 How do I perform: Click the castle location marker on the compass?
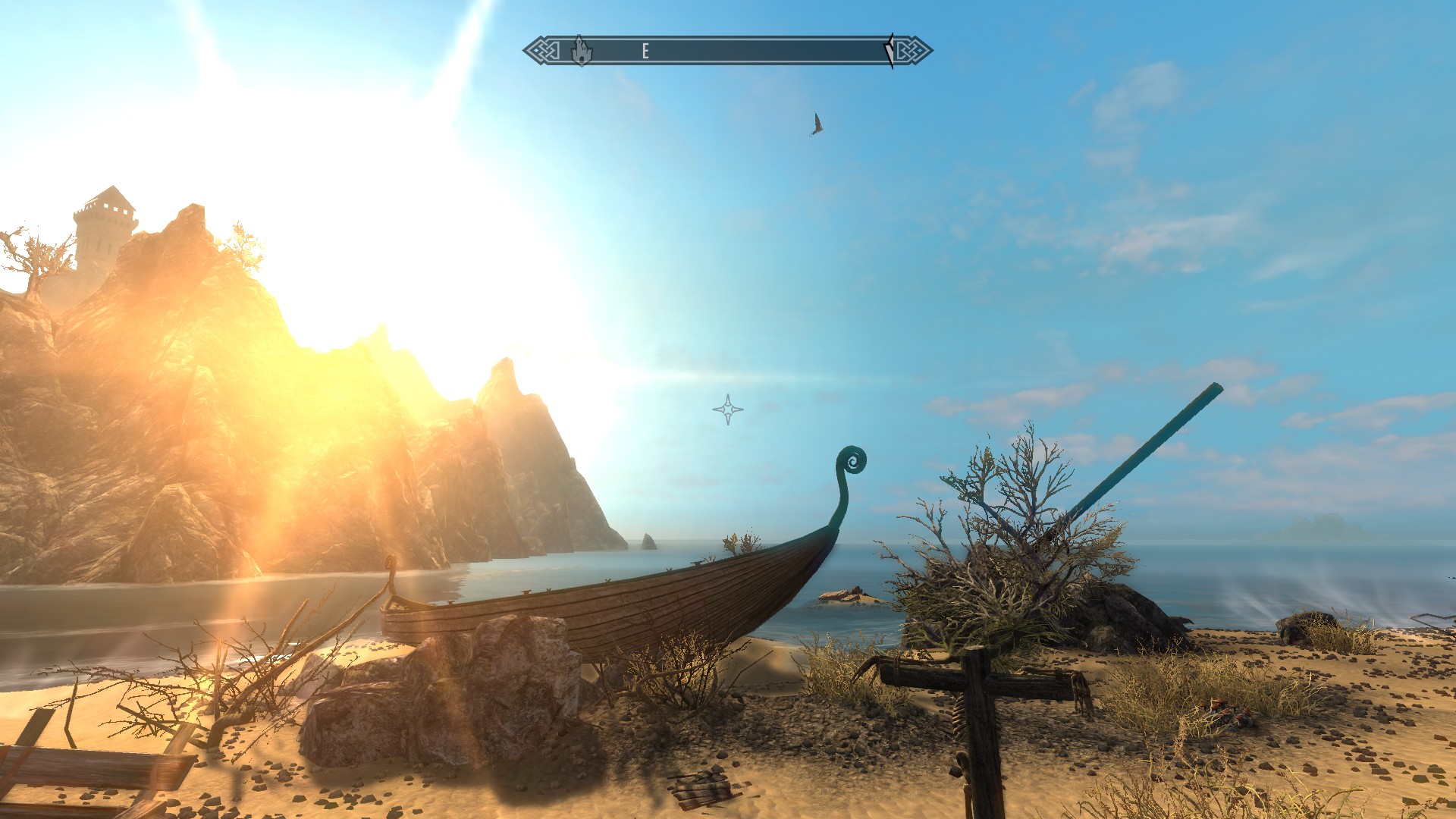(x=581, y=51)
